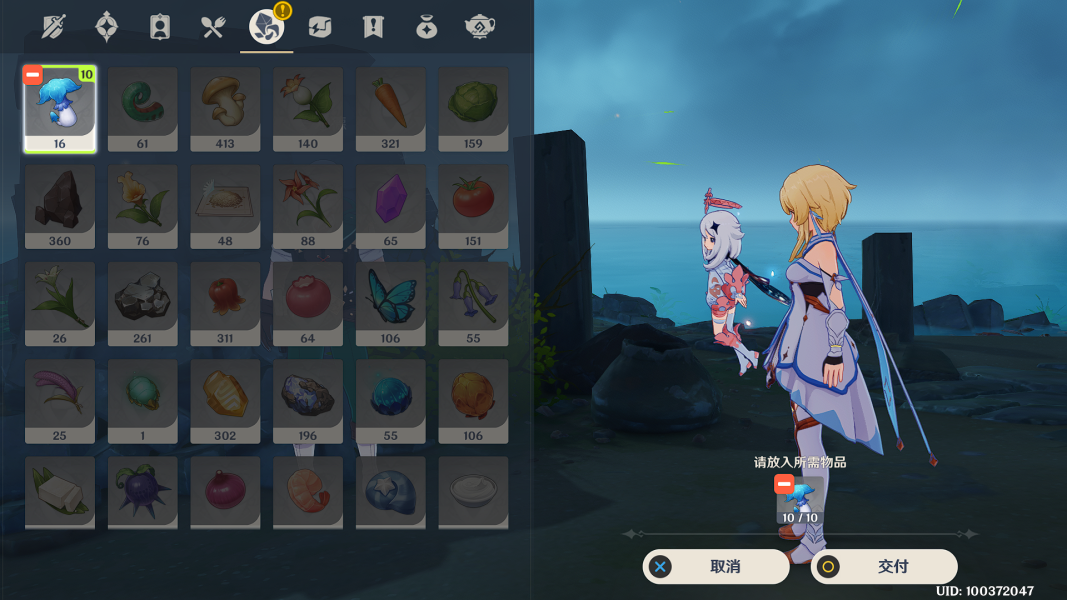Select the green spiral fern item
Viewport: 1067px width, 600px height.
142,110
